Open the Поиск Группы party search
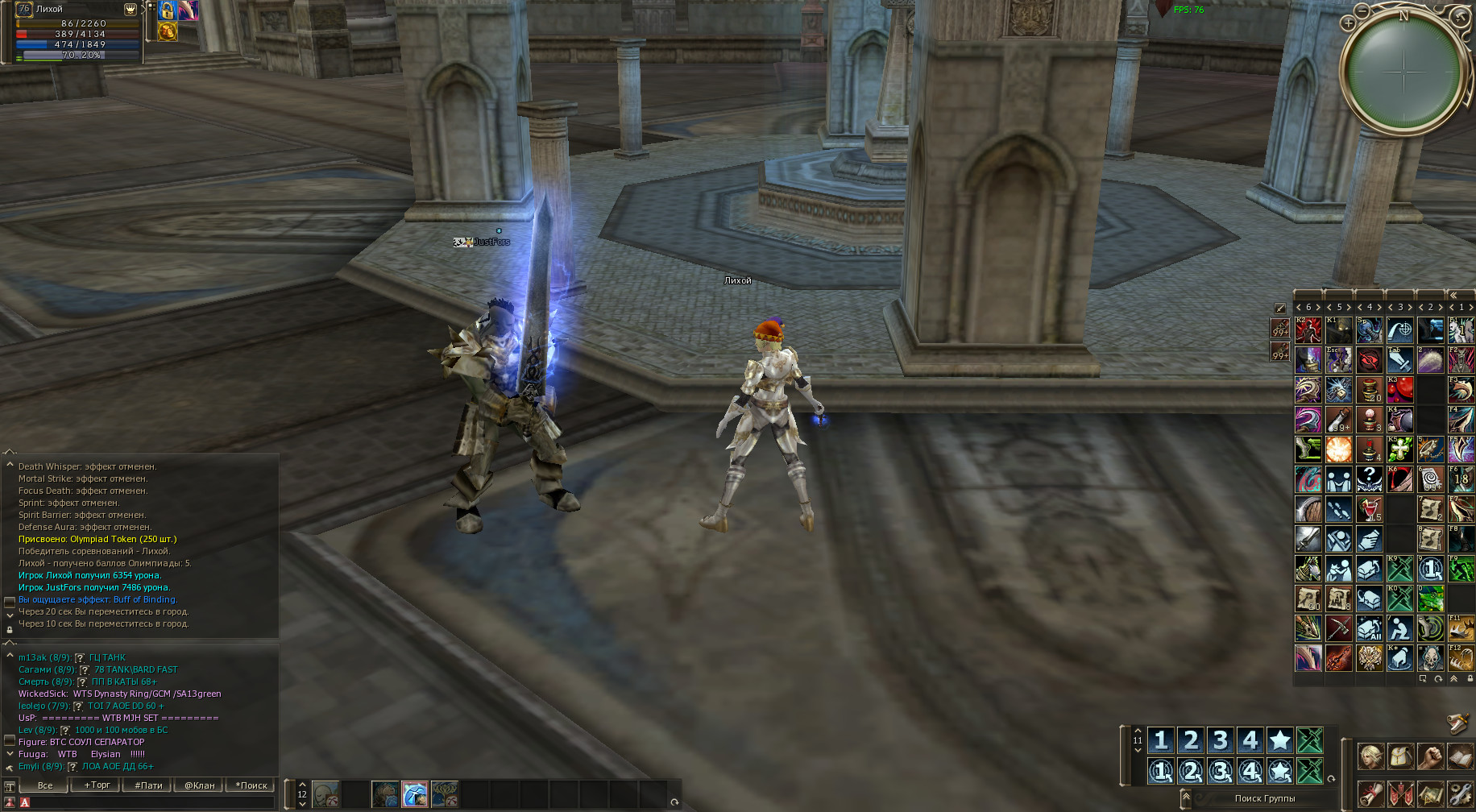Viewport: 1476px width, 812px height. click(x=1264, y=798)
